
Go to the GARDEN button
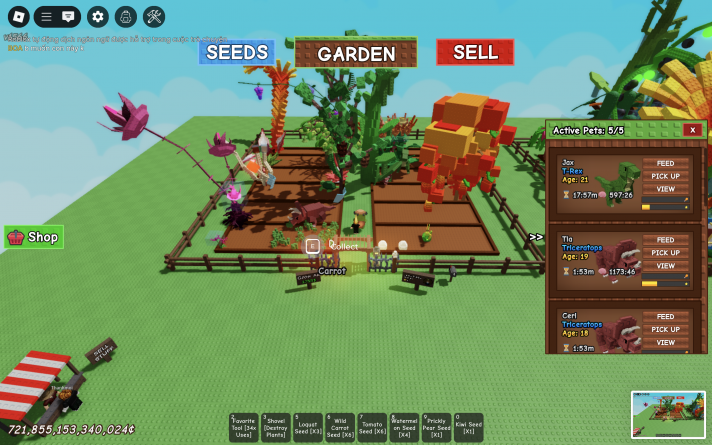pos(356,53)
